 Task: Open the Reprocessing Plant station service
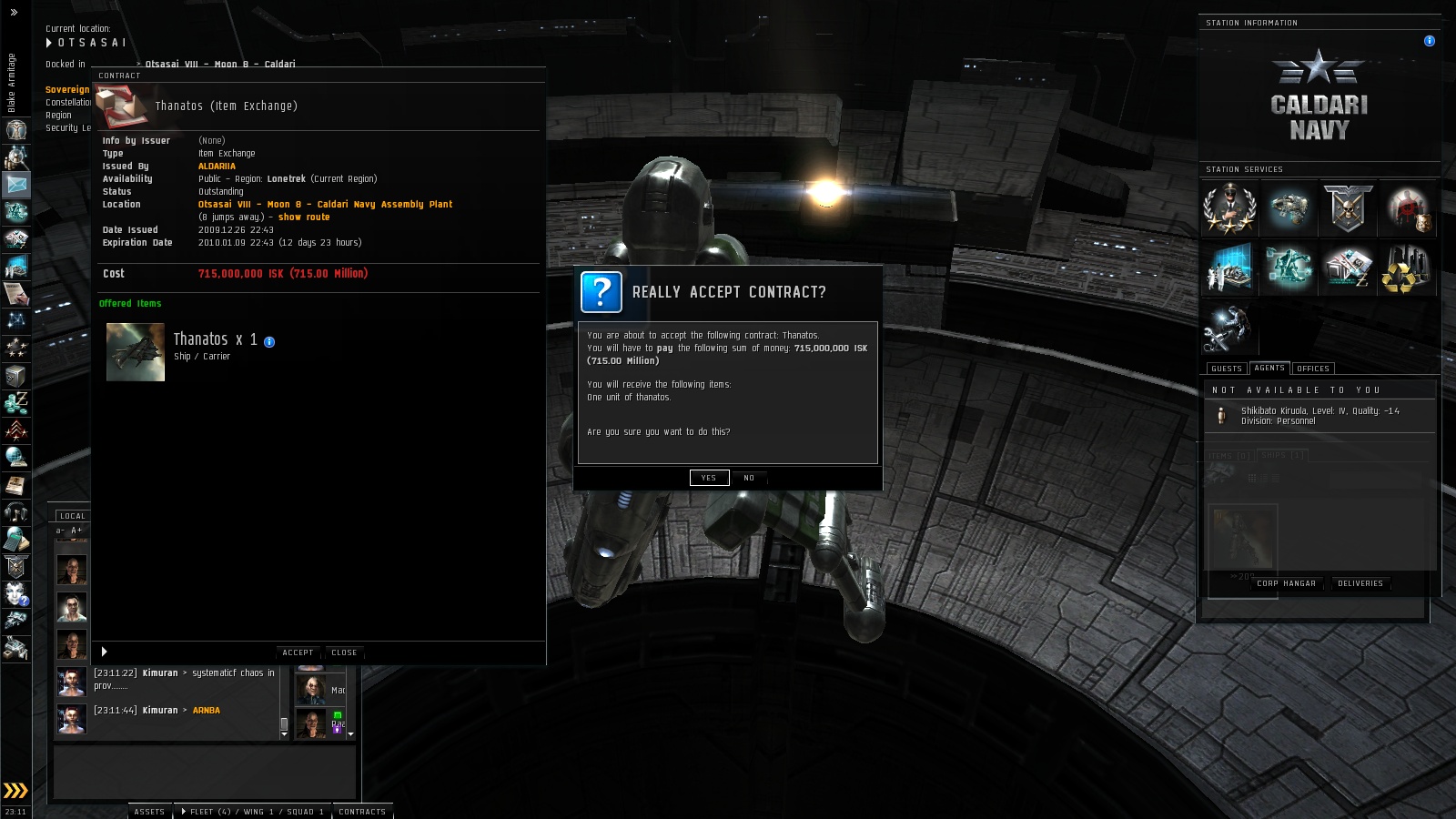pyautogui.click(x=1406, y=268)
